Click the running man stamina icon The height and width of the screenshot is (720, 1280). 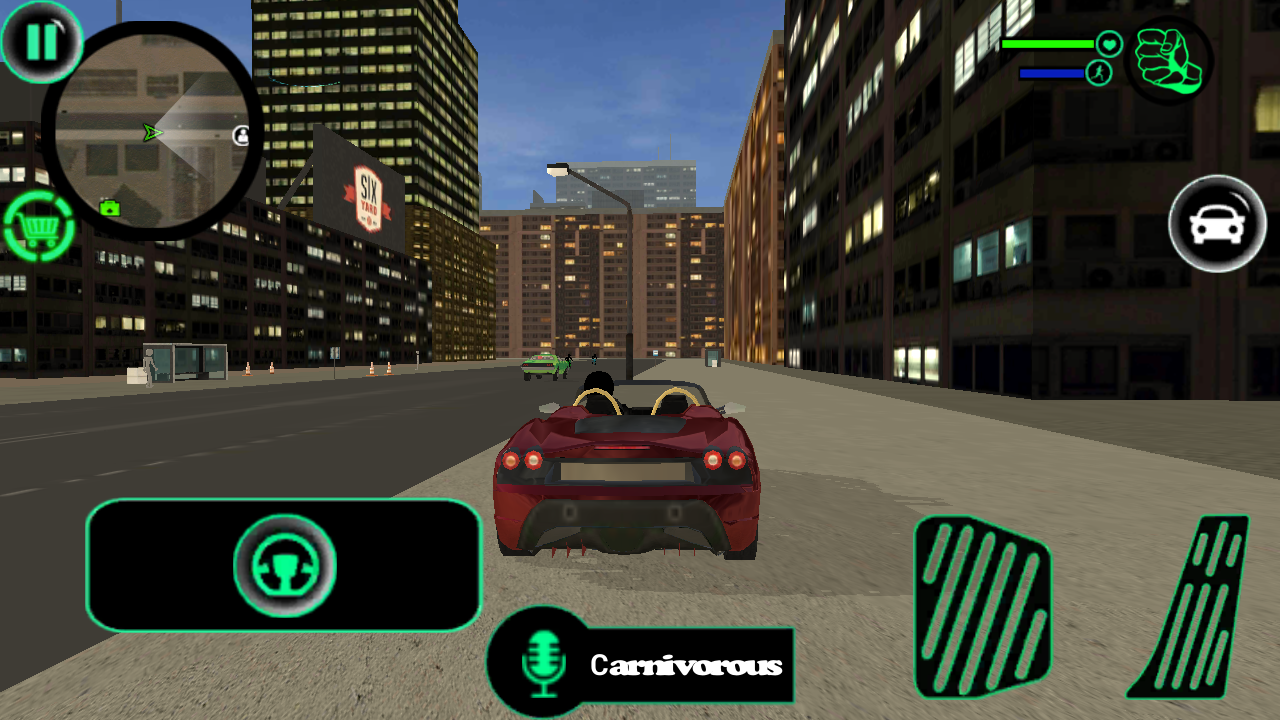[x=1097, y=72]
